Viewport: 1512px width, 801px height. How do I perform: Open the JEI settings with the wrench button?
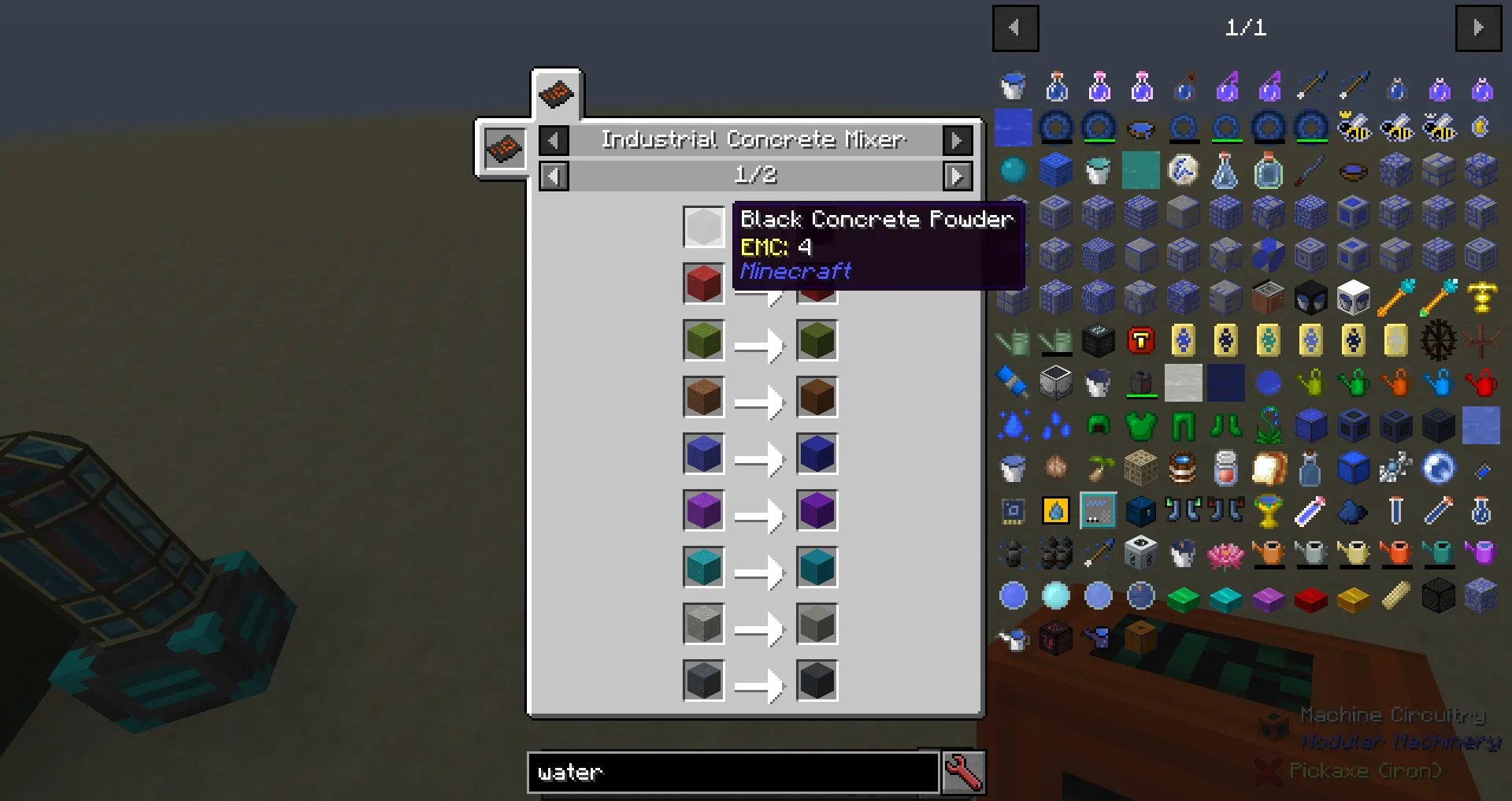964,773
